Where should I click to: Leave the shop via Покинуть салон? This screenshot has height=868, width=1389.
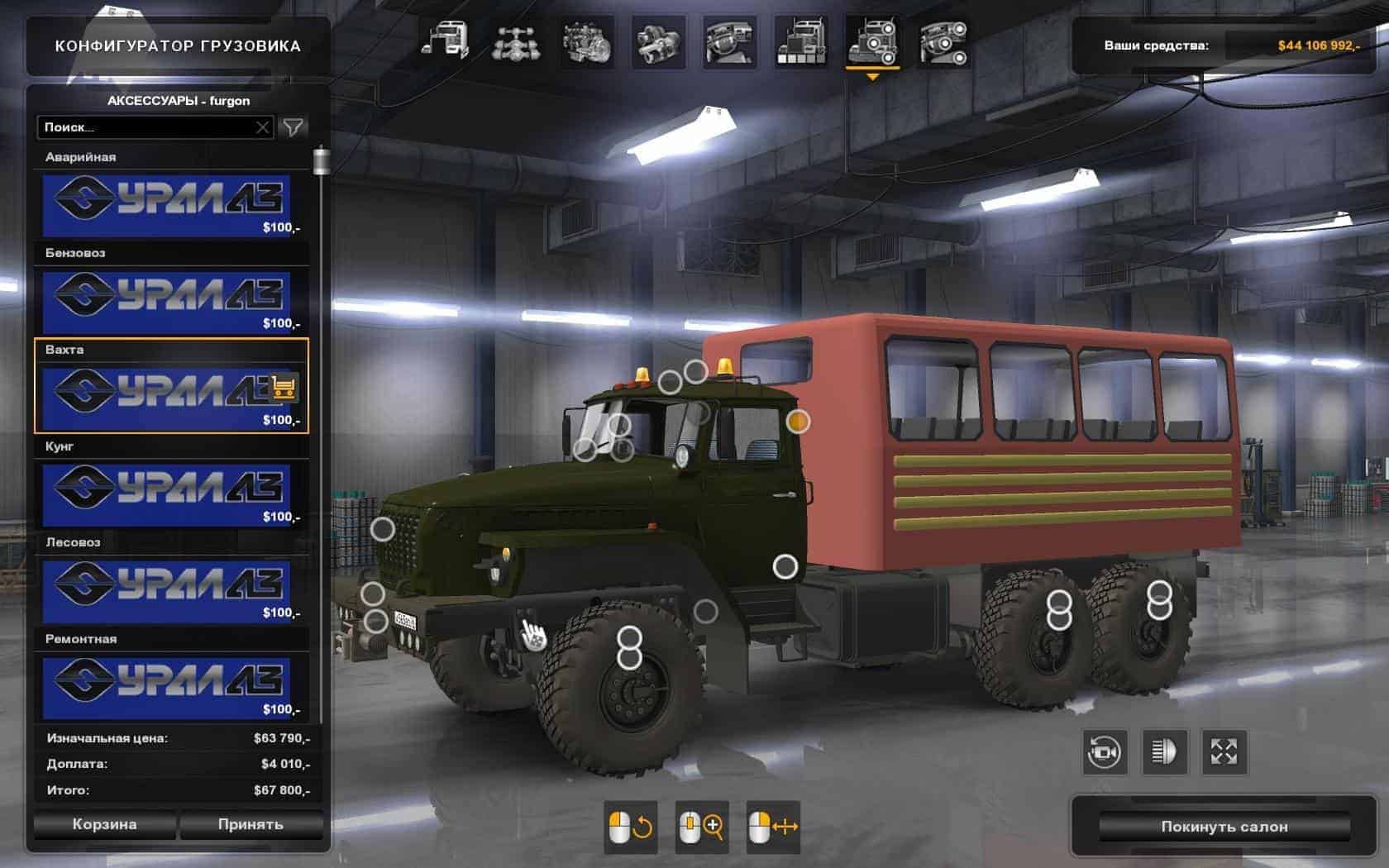pyautogui.click(x=1224, y=827)
